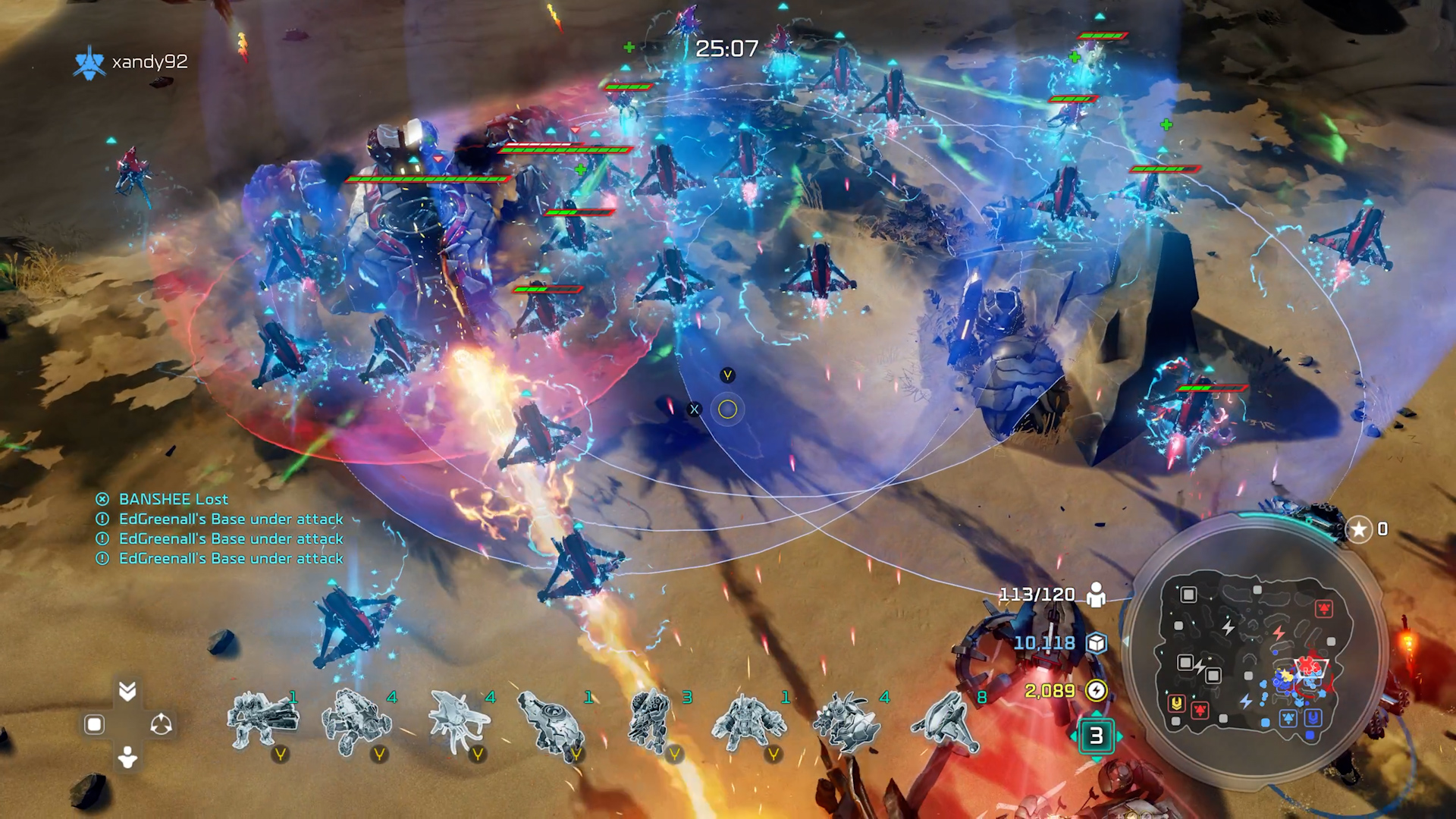
Task: Click the population person icon near 113/120
Action: pos(1096,593)
